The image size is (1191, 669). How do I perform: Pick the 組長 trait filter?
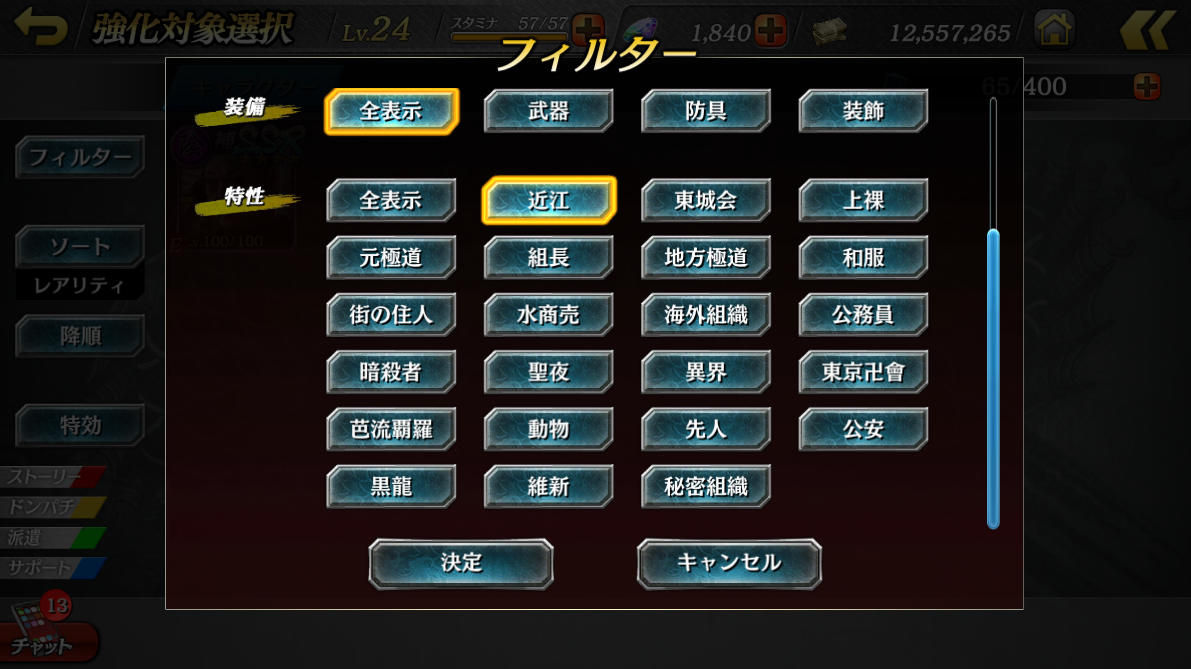pos(548,258)
